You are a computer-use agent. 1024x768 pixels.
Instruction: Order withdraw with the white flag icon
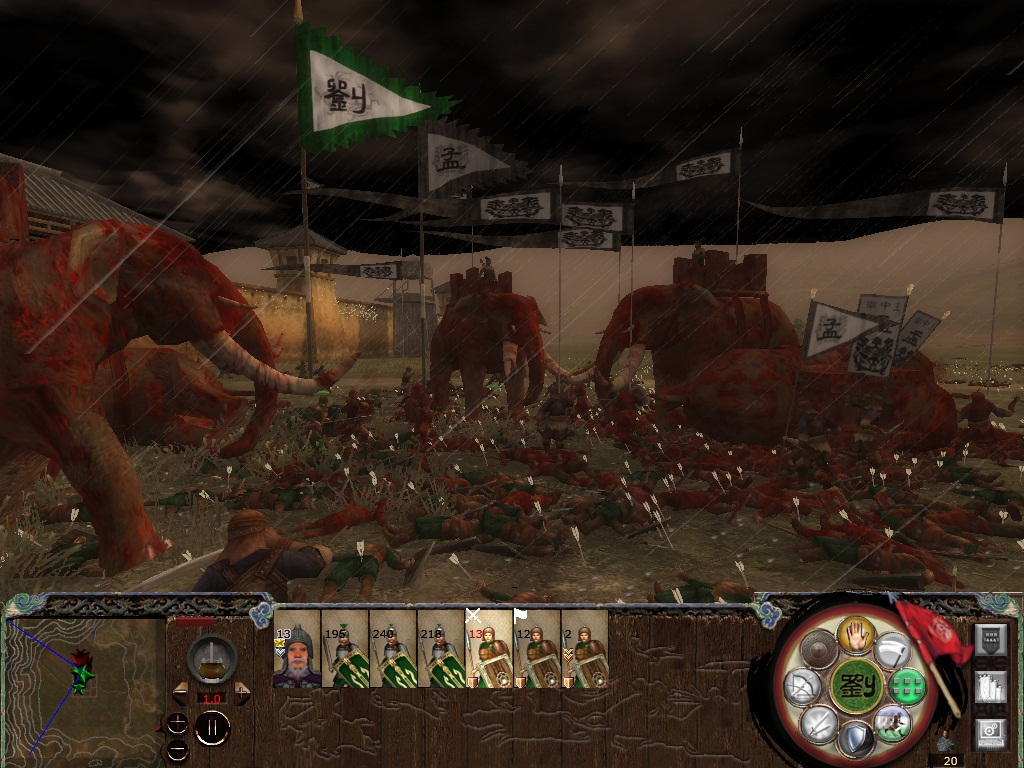coord(892,651)
